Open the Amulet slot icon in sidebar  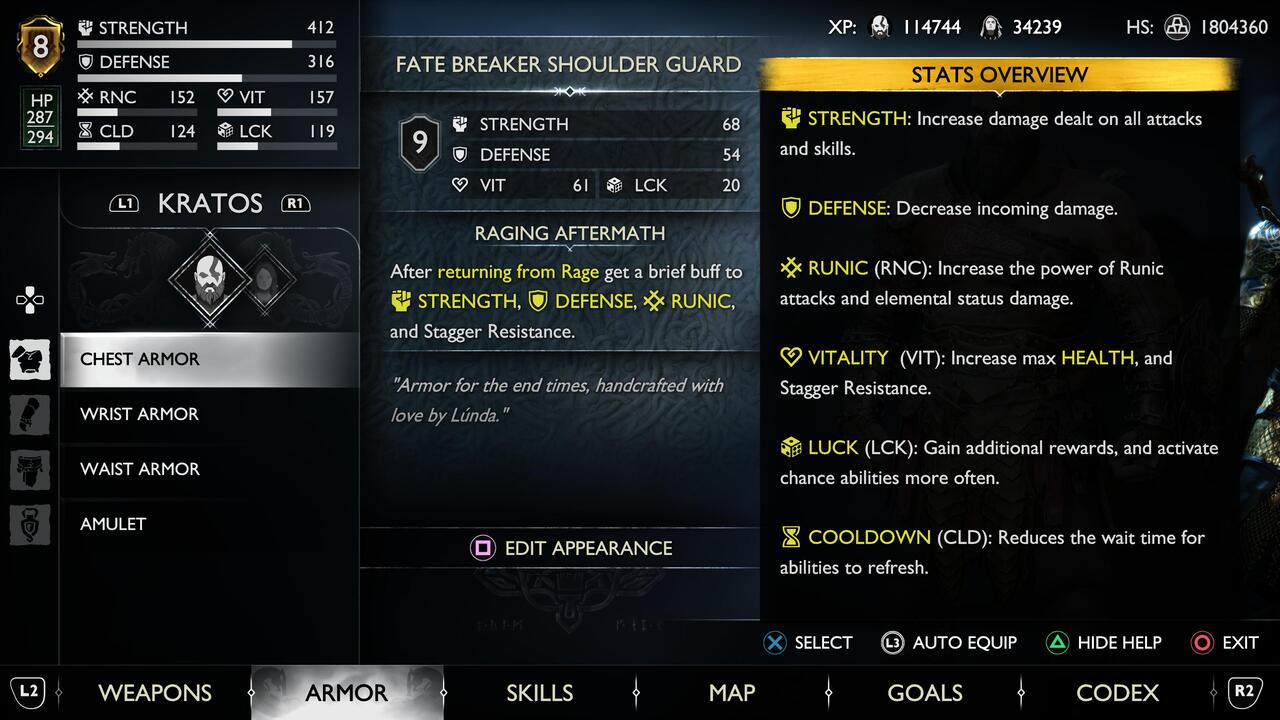[x=30, y=524]
